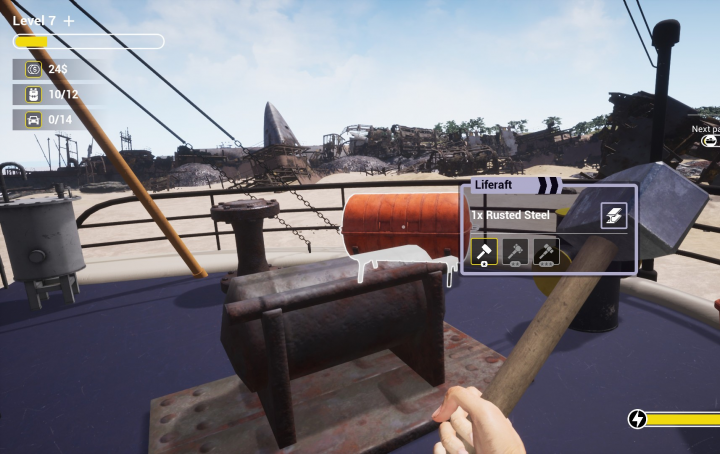This screenshot has height=454, width=720.
Task: Click the Rusted Steel beam icon
Action: click(x=614, y=215)
